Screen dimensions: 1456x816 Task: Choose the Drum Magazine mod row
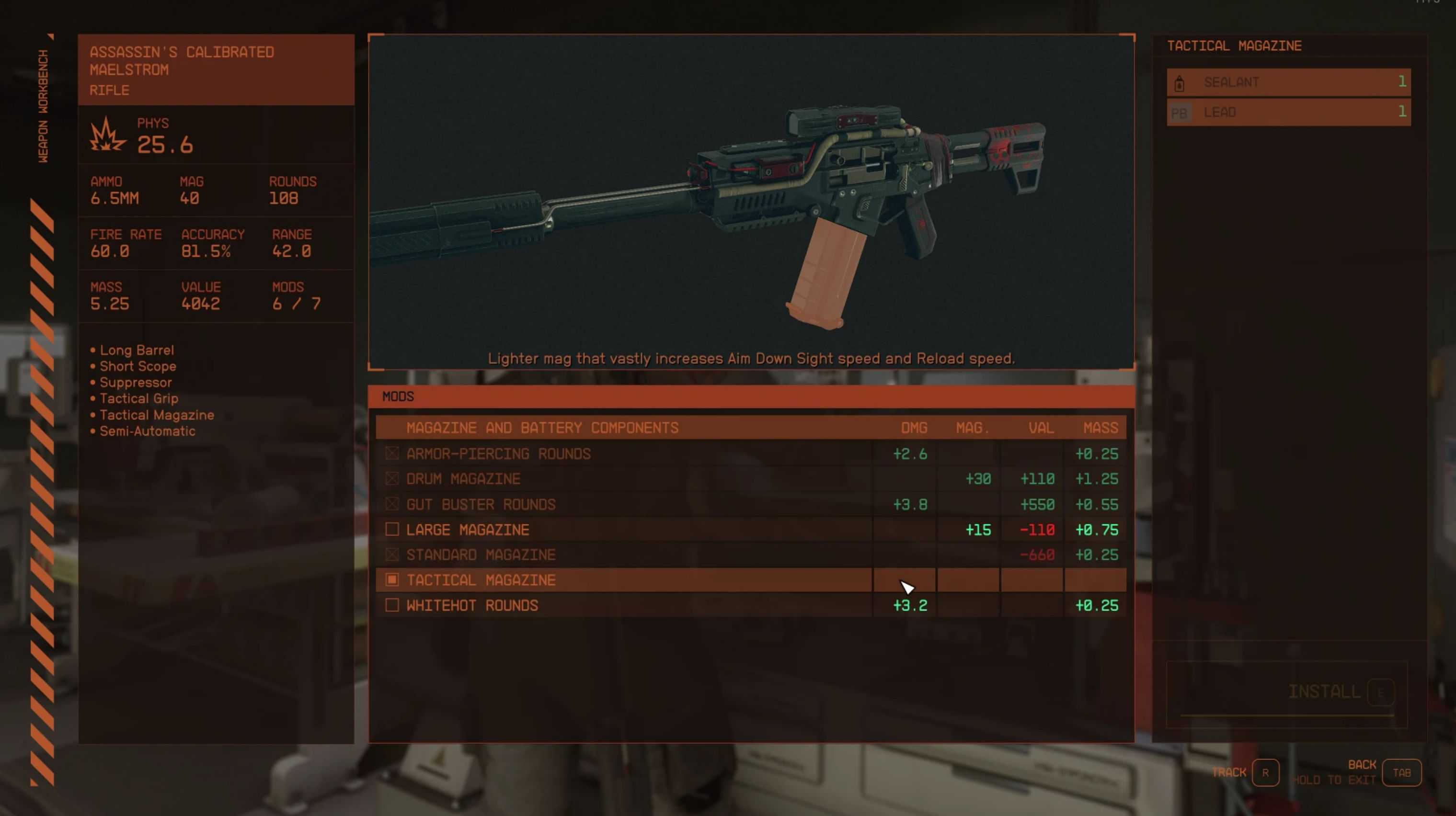(463, 479)
